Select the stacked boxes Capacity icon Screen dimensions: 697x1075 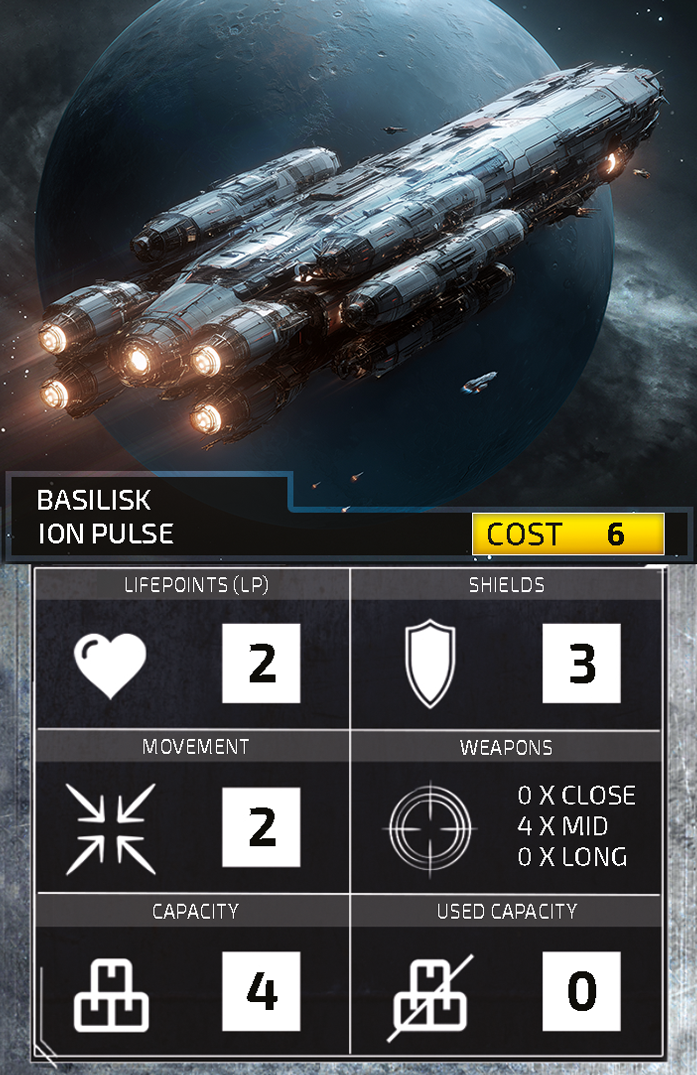click(110, 995)
